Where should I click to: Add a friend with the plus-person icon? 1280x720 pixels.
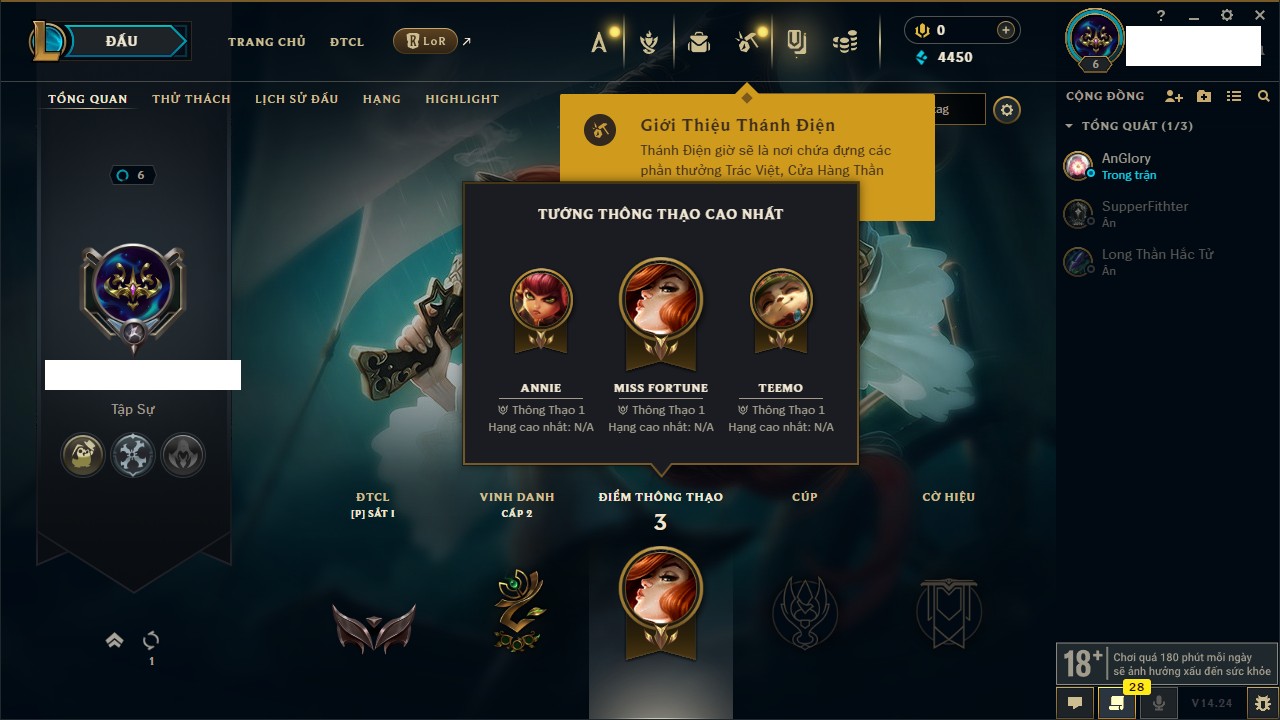pos(1174,96)
